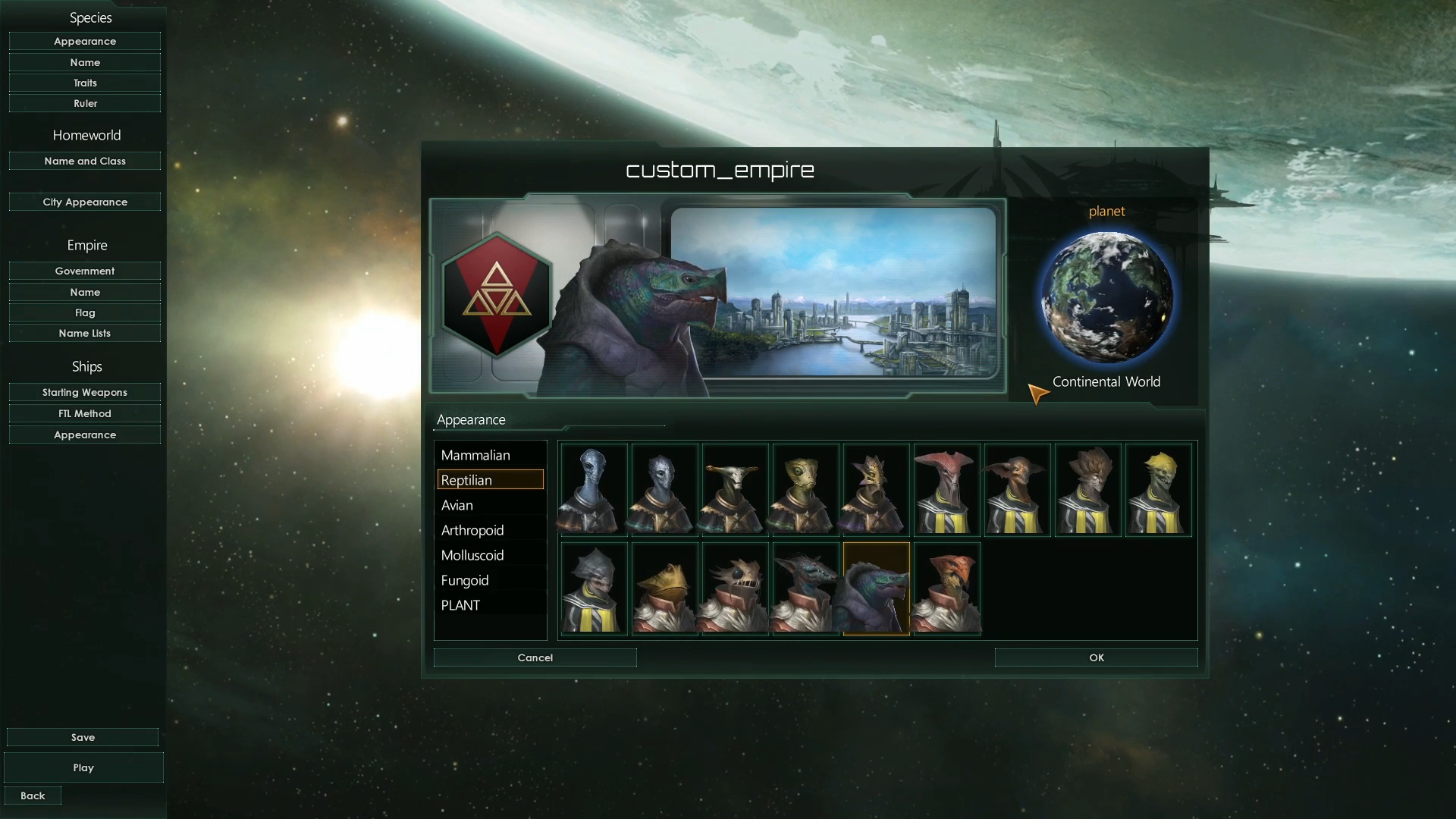Save the custom empire
1456x819 pixels.
click(83, 737)
